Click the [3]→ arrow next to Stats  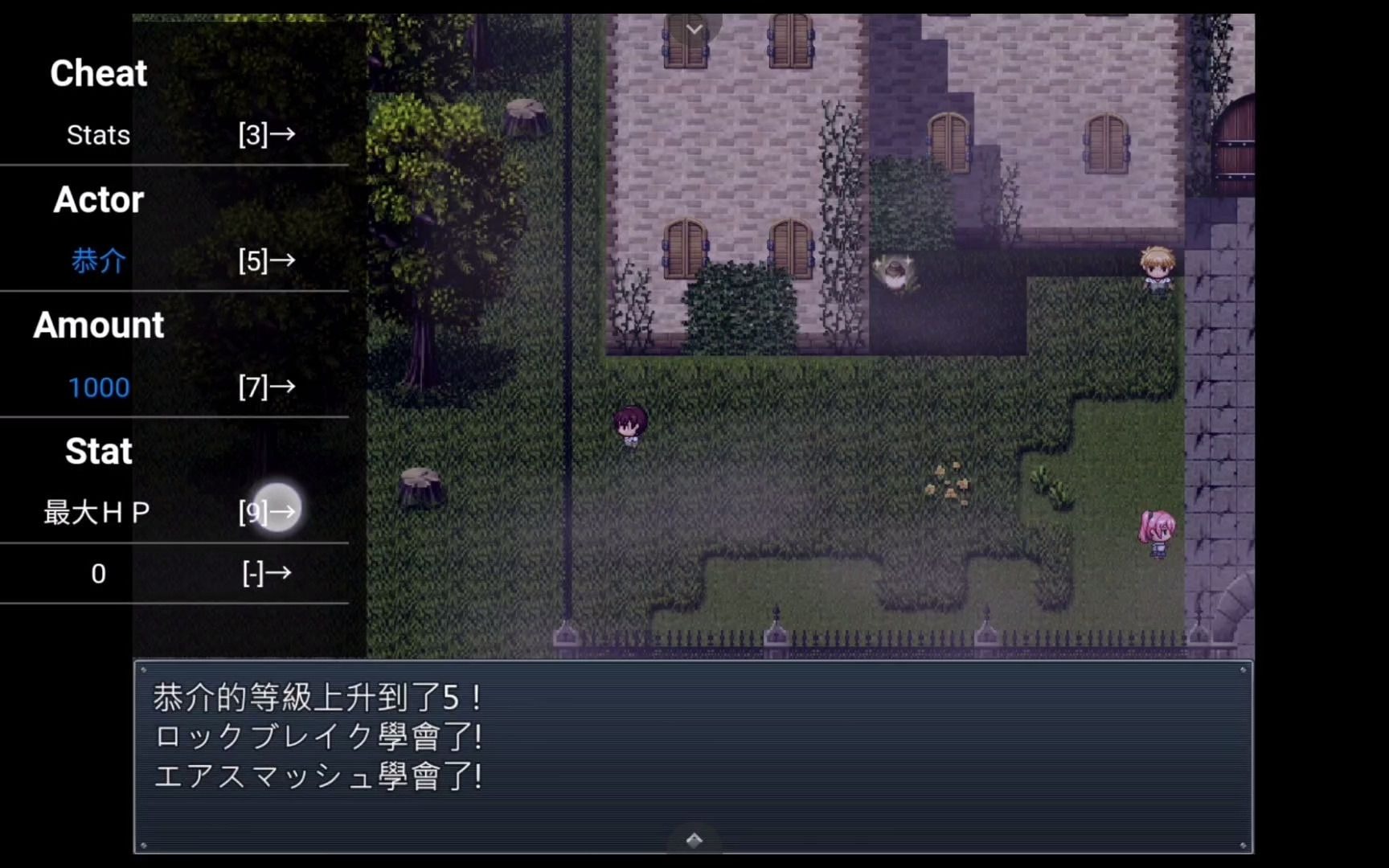point(265,134)
